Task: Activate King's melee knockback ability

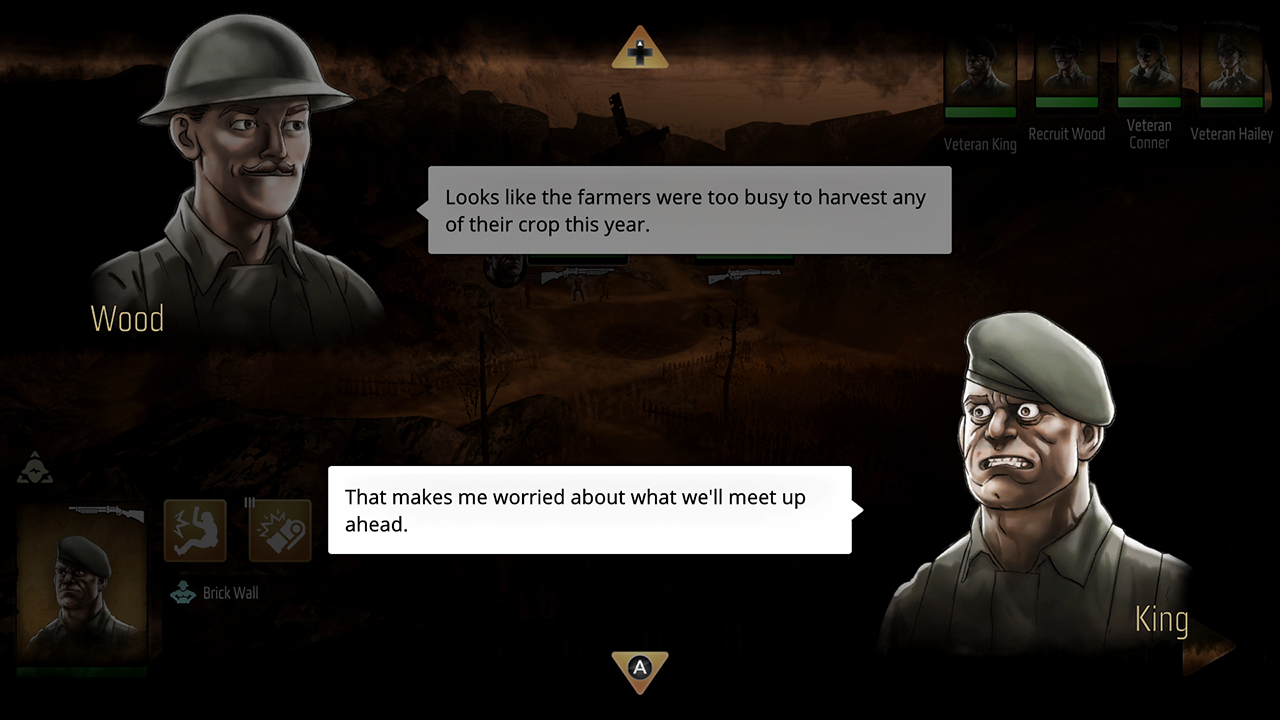Action: point(195,529)
